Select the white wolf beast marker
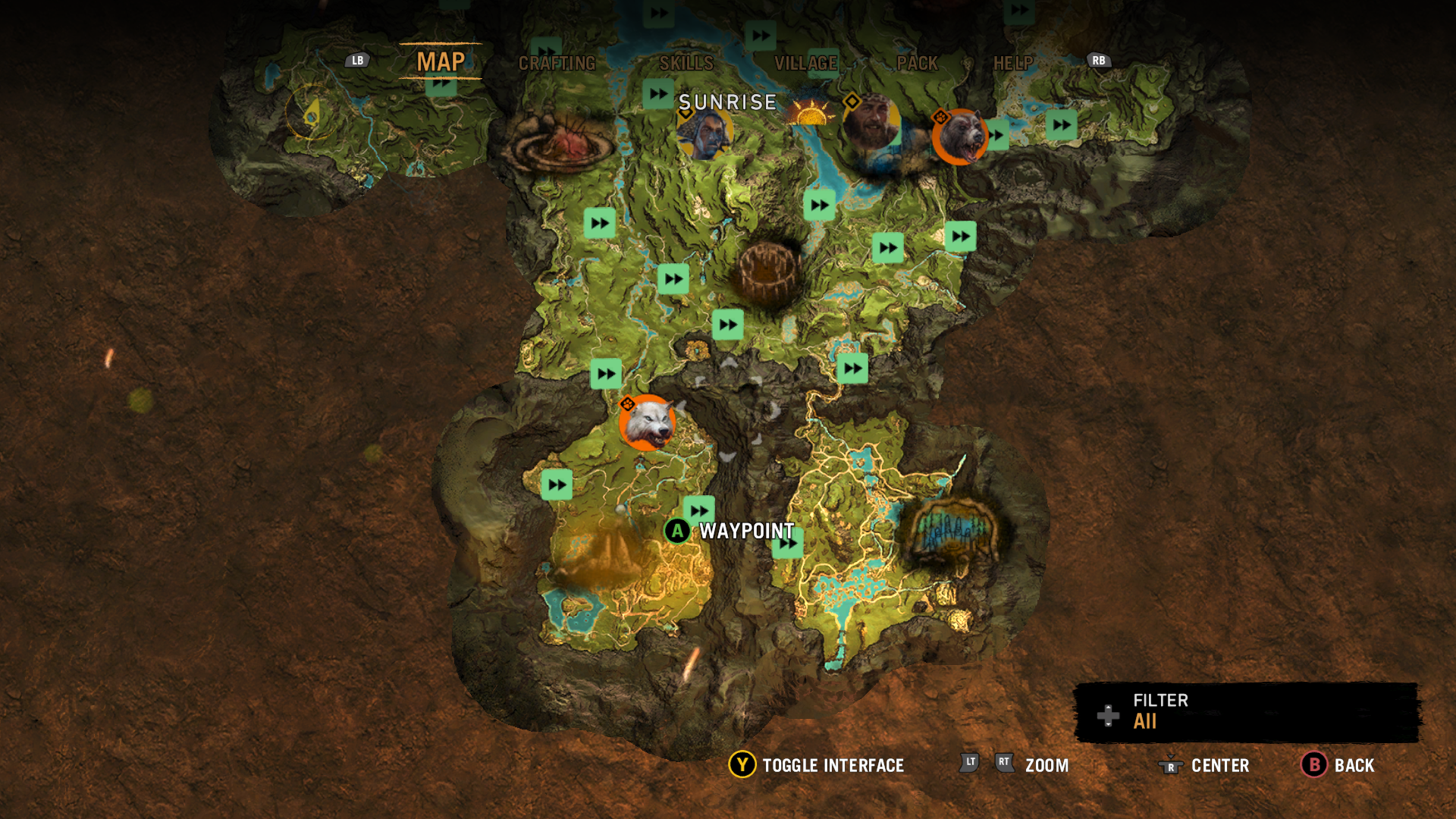Image resolution: width=1456 pixels, height=819 pixels. (647, 422)
